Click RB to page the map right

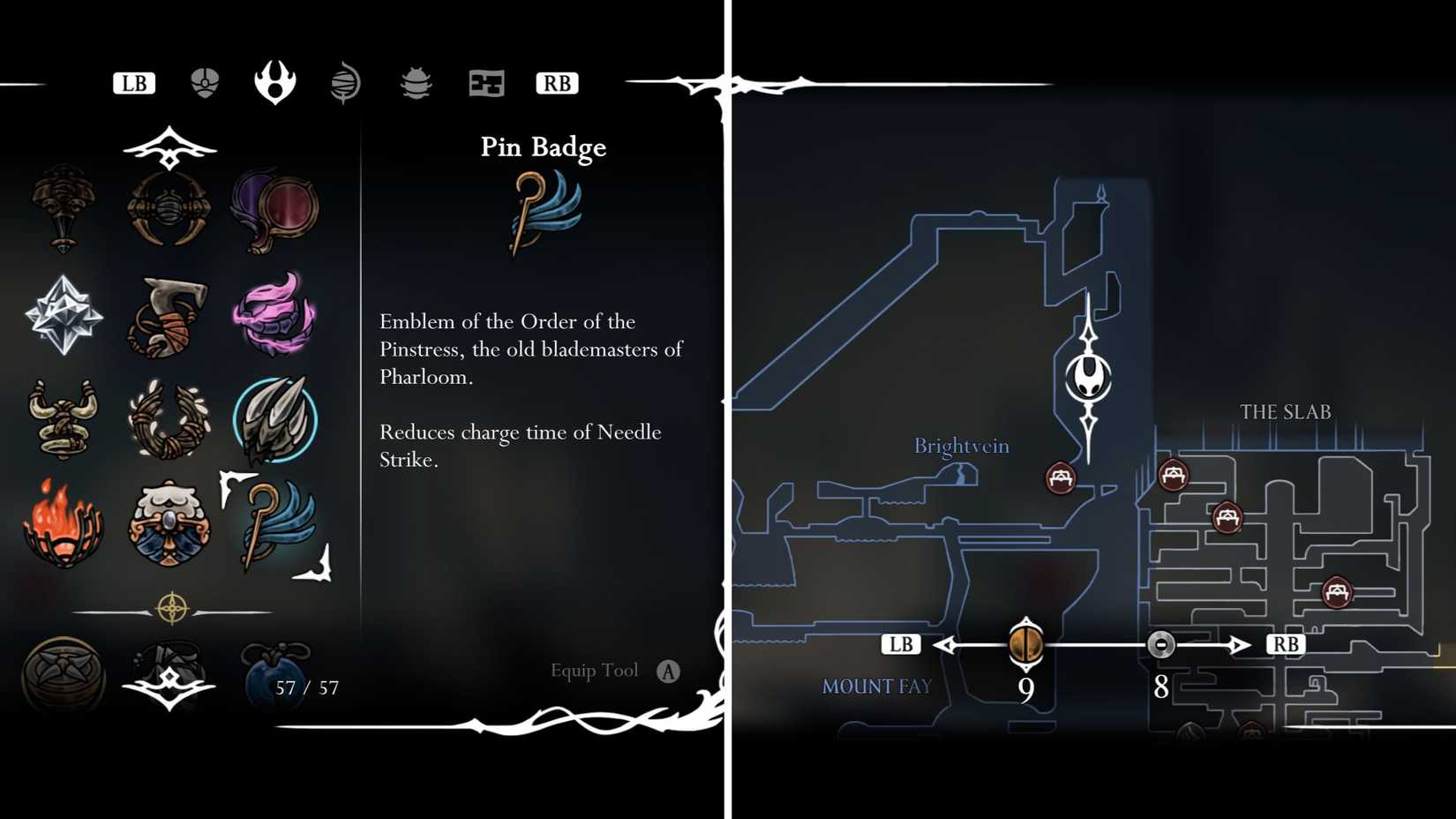pyautogui.click(x=1286, y=644)
